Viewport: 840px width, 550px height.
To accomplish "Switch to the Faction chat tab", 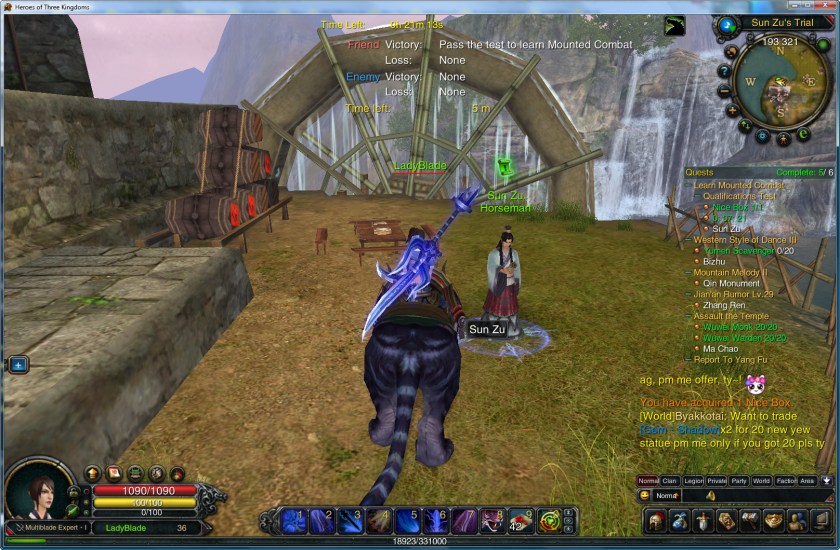I will pyautogui.click(x=786, y=481).
